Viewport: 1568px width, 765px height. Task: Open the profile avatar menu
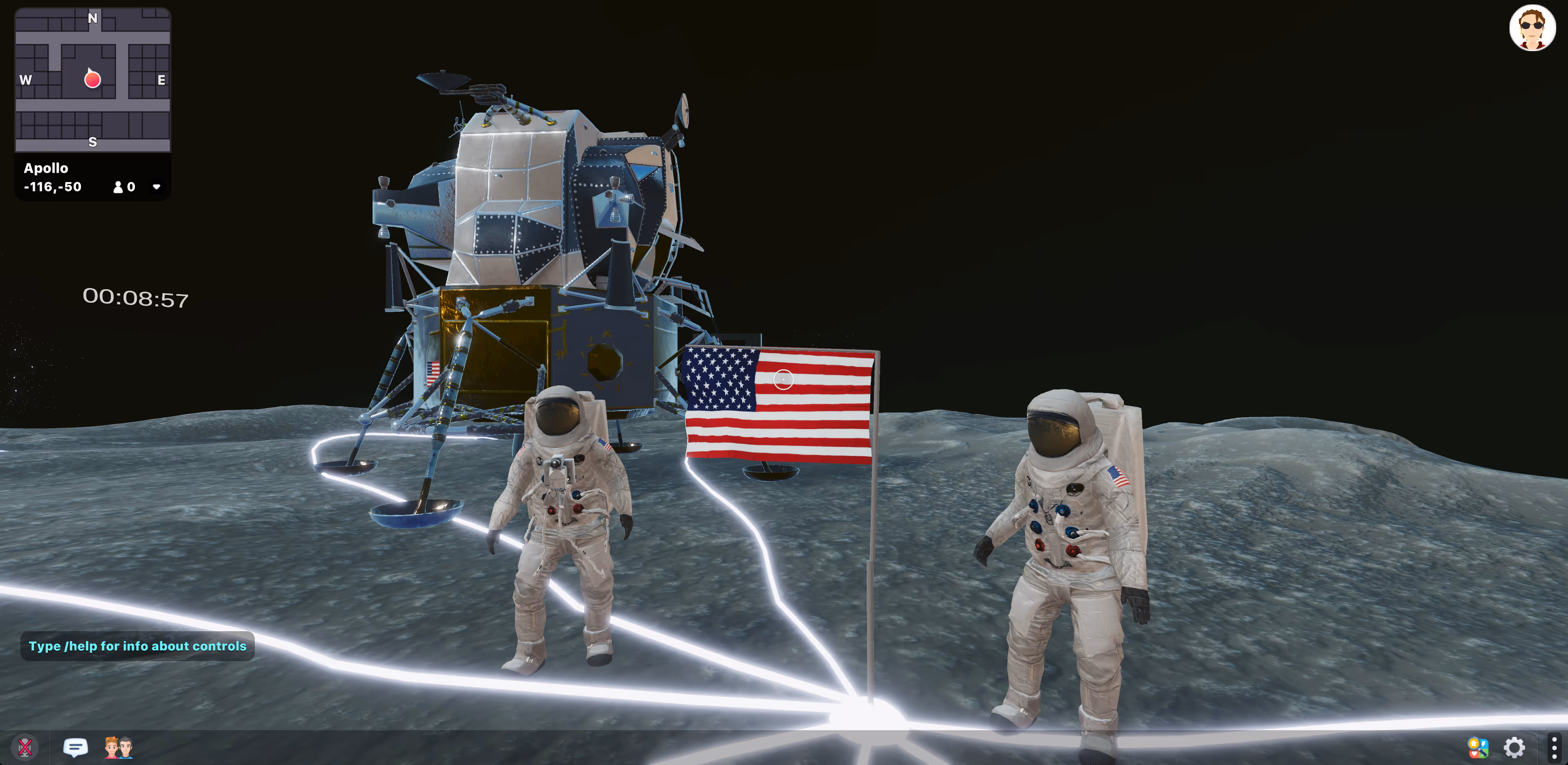pyautogui.click(x=1532, y=28)
